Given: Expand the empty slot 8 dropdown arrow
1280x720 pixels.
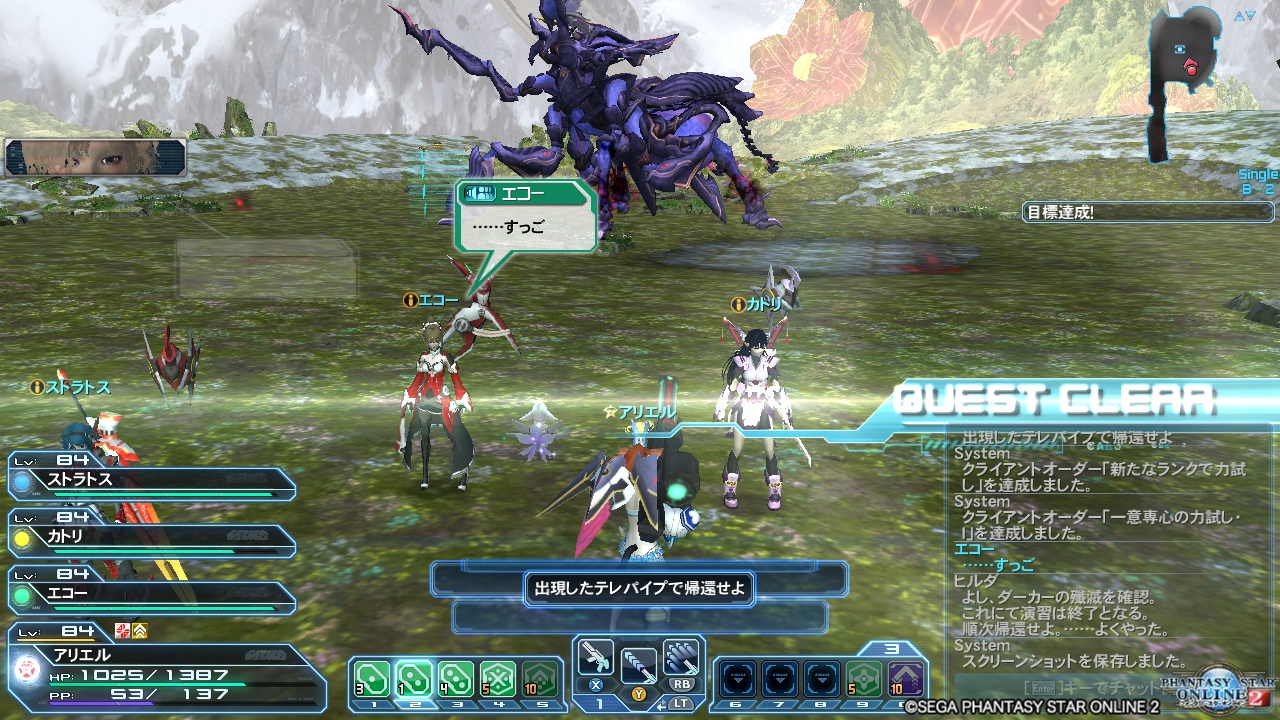Looking at the screenshot, I should coord(822,679).
